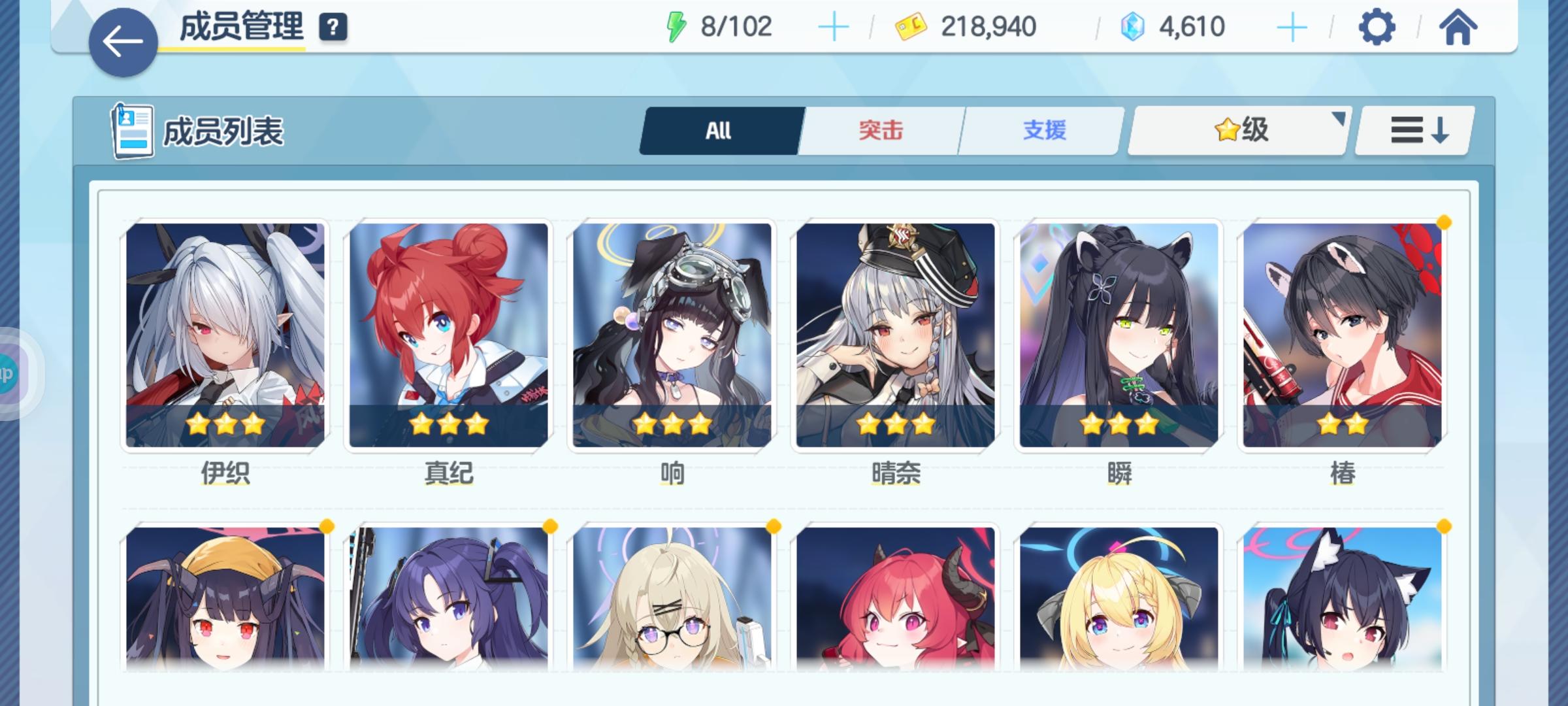The height and width of the screenshot is (706, 1568).
Task: Click the plus next to pyroxene counter
Action: [1292, 27]
